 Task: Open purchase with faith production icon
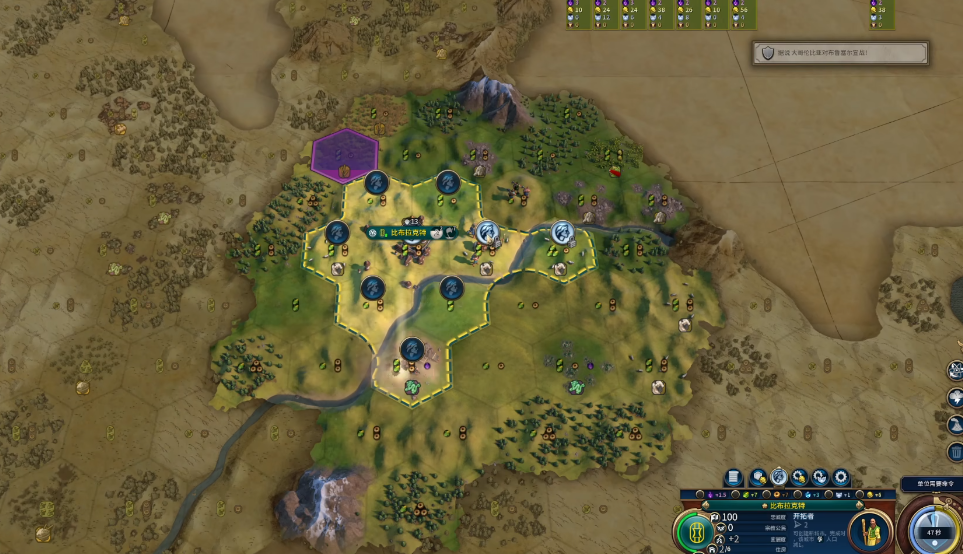820,477
